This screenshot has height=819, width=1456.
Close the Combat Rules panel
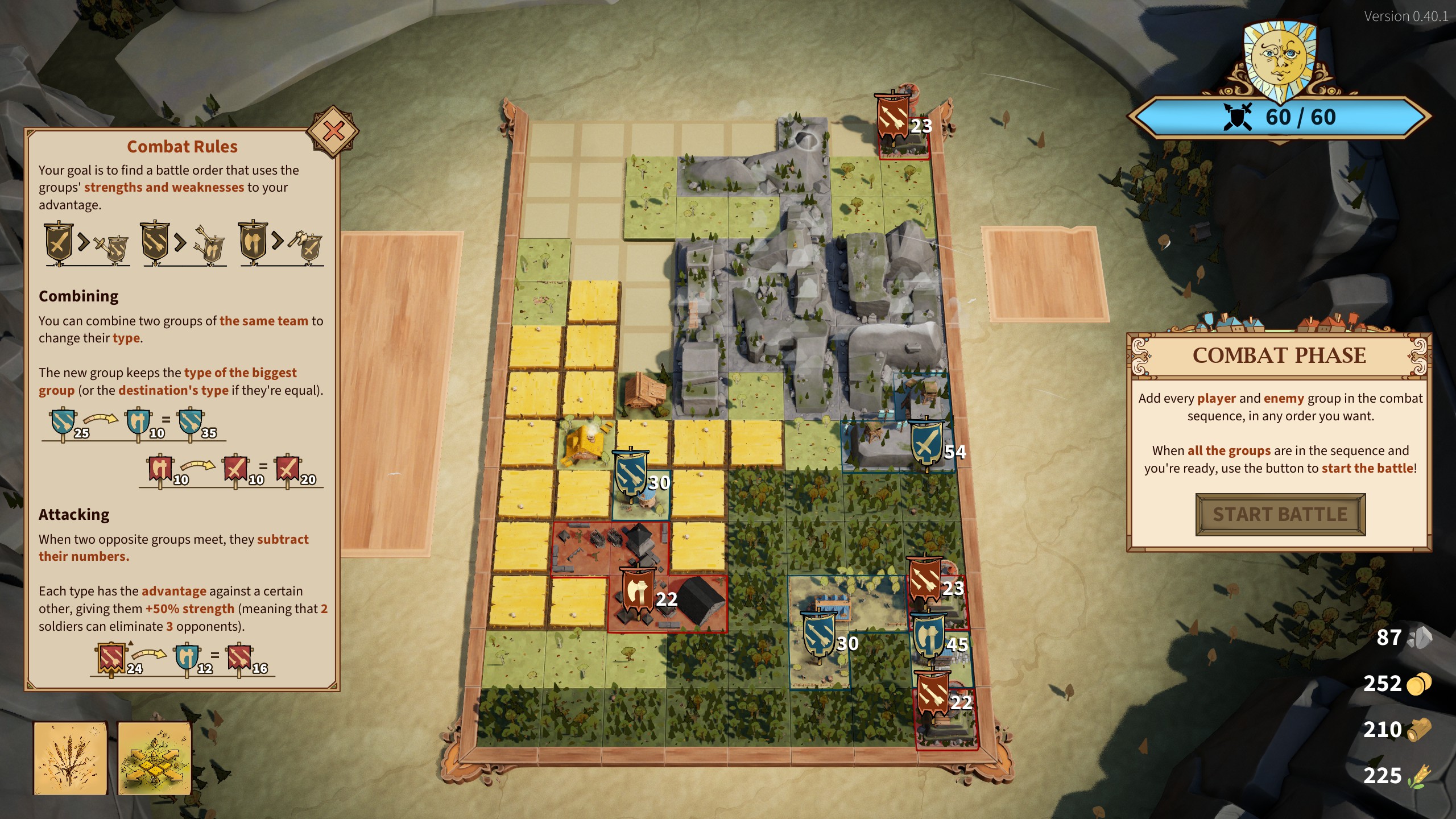[x=333, y=131]
